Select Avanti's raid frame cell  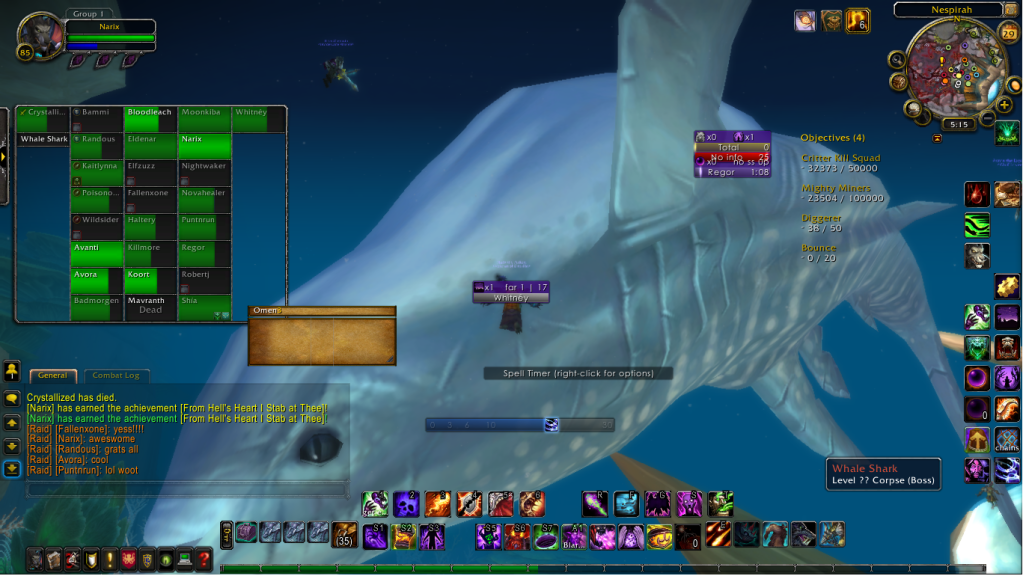click(x=98, y=254)
